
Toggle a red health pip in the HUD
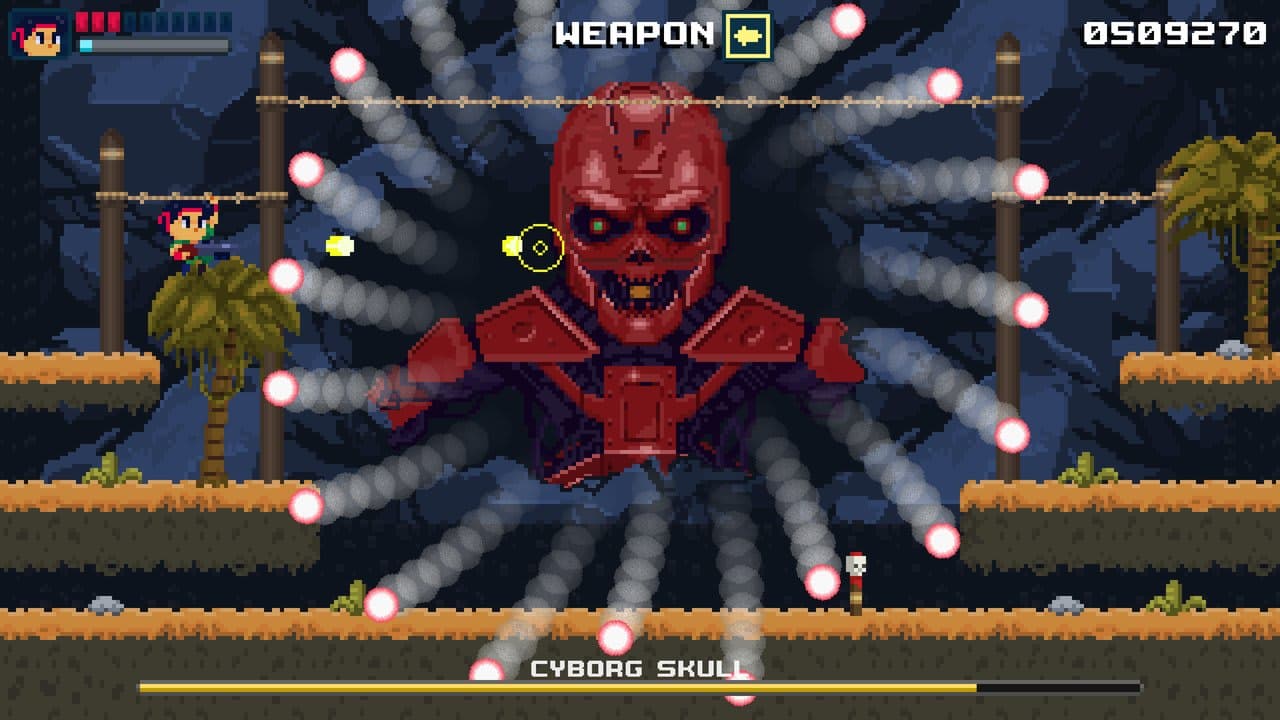point(98,23)
